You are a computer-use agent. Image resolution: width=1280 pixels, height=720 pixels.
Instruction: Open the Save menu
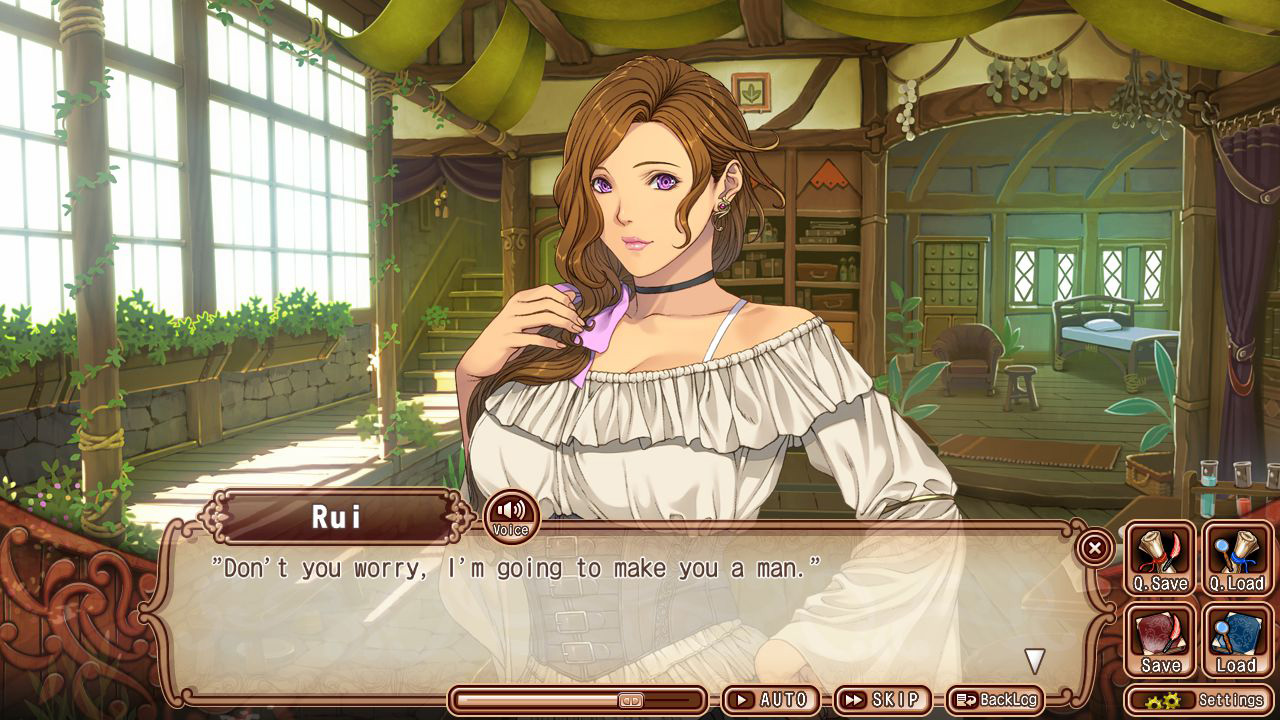tap(1160, 640)
